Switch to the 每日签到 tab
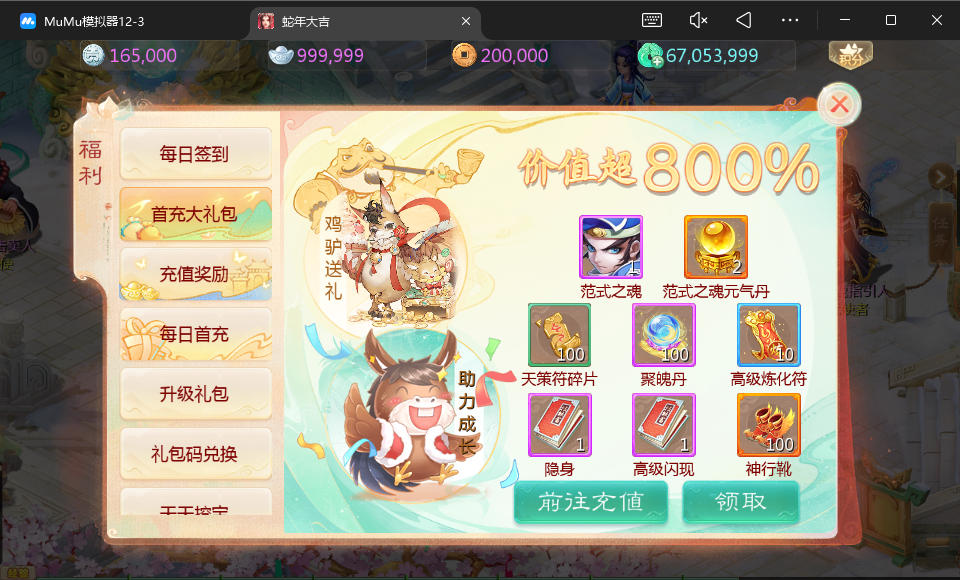 tap(195, 154)
